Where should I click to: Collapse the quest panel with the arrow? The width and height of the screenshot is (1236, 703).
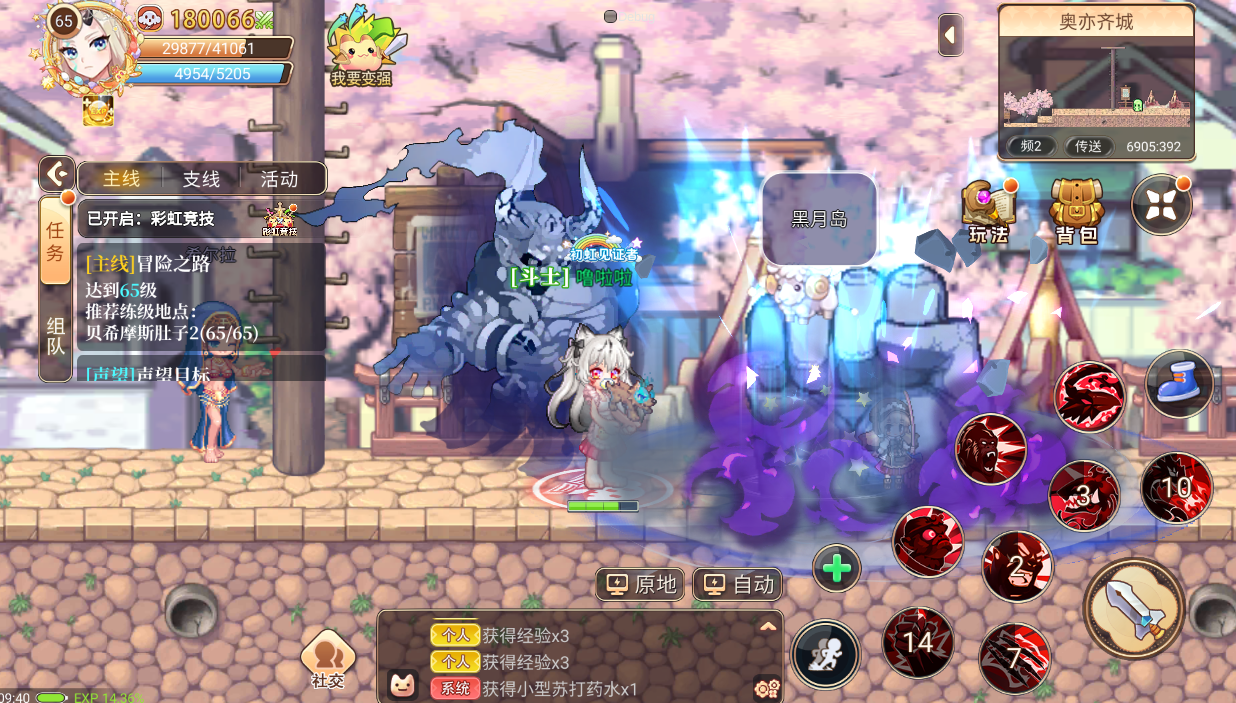coord(57,174)
